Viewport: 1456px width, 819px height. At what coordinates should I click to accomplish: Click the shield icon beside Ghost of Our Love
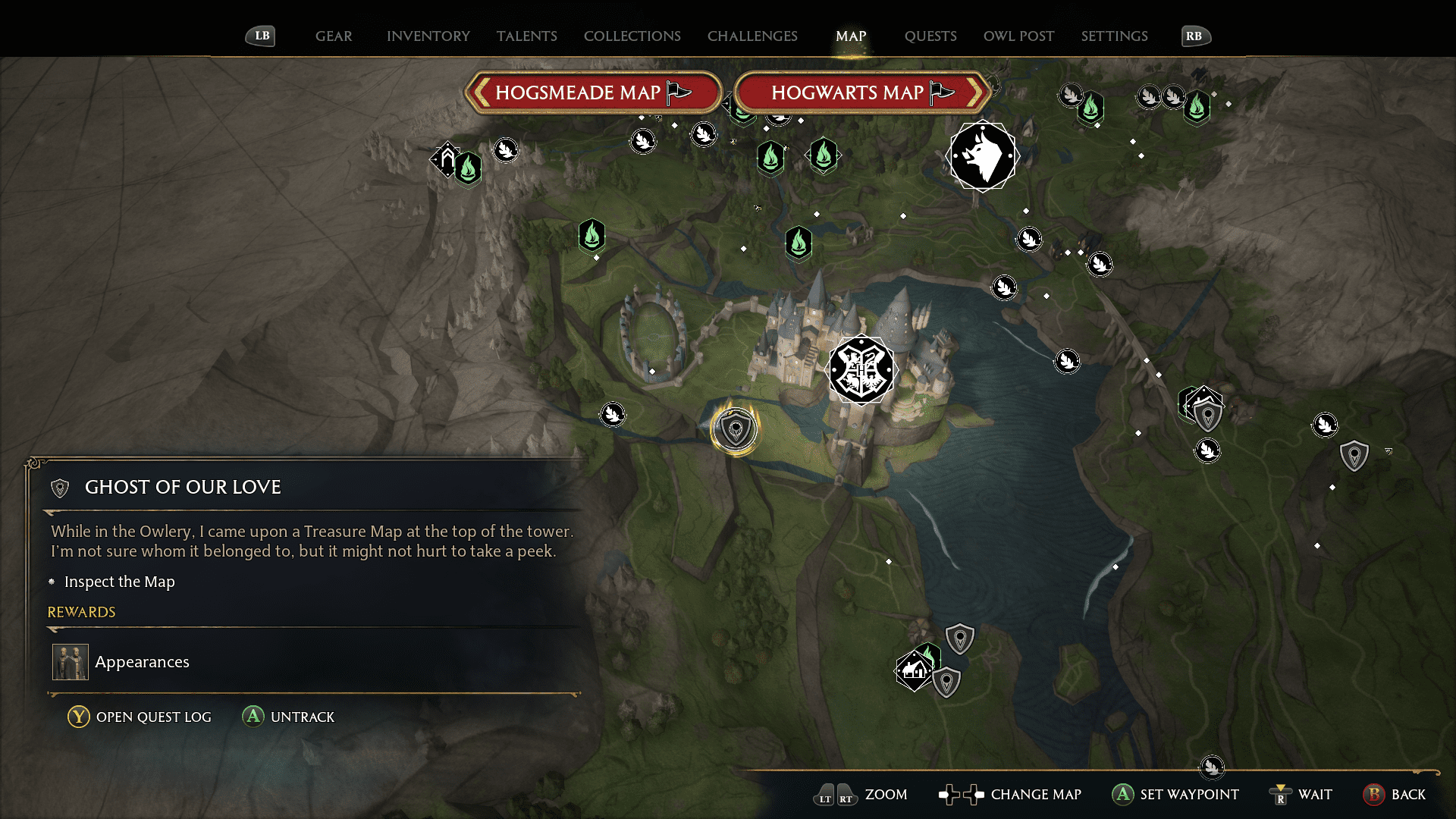pyautogui.click(x=58, y=488)
